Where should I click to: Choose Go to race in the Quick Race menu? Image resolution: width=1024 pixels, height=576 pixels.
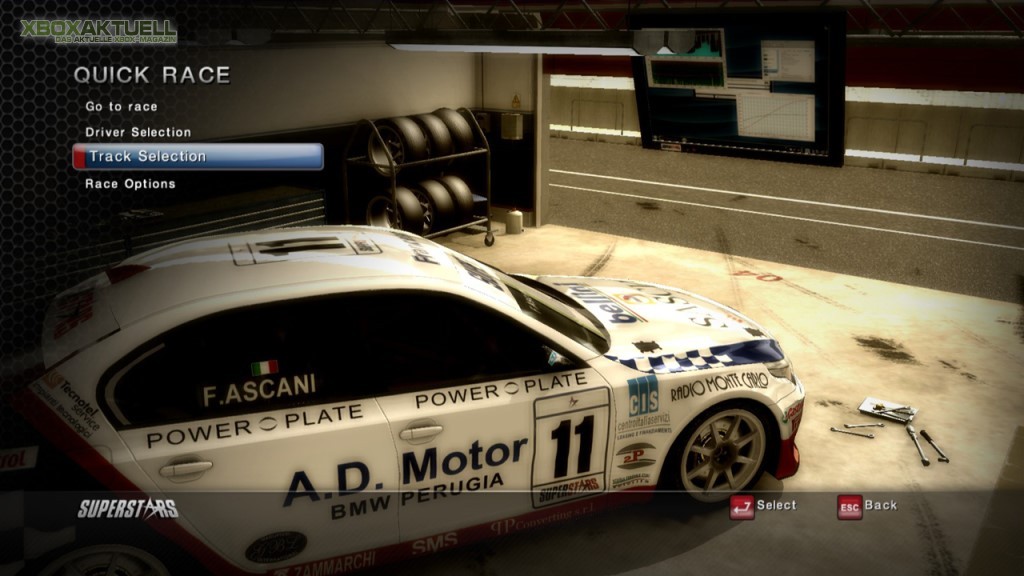[x=121, y=106]
